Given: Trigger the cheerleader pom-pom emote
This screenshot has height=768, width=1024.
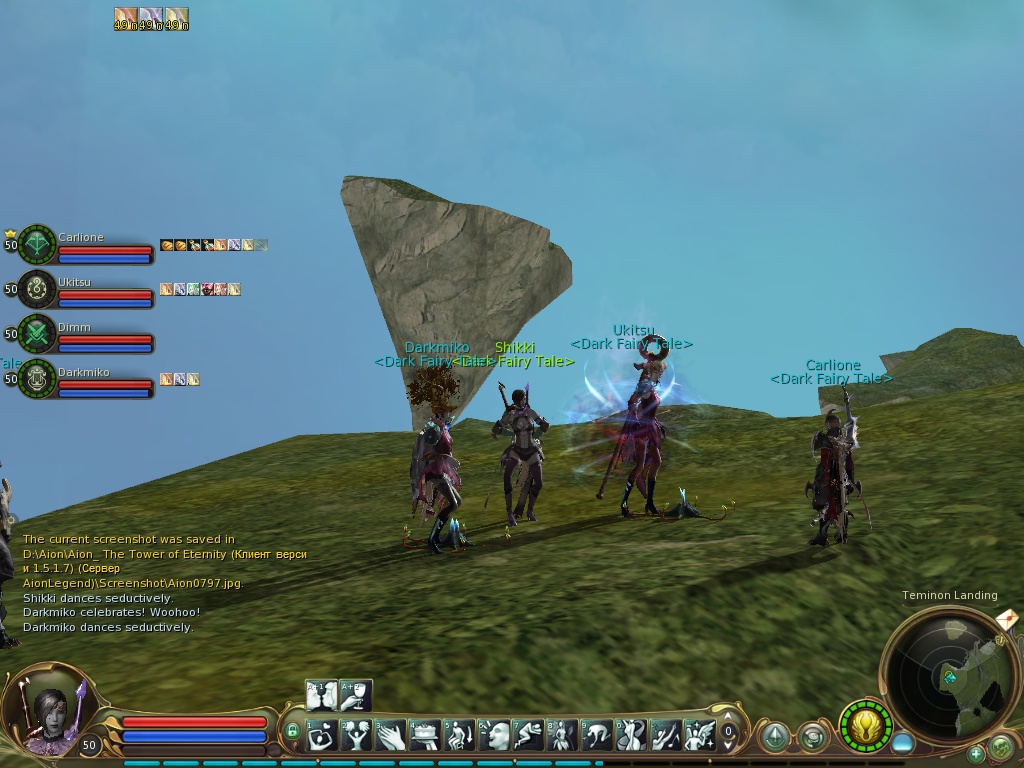Looking at the screenshot, I should click(356, 736).
